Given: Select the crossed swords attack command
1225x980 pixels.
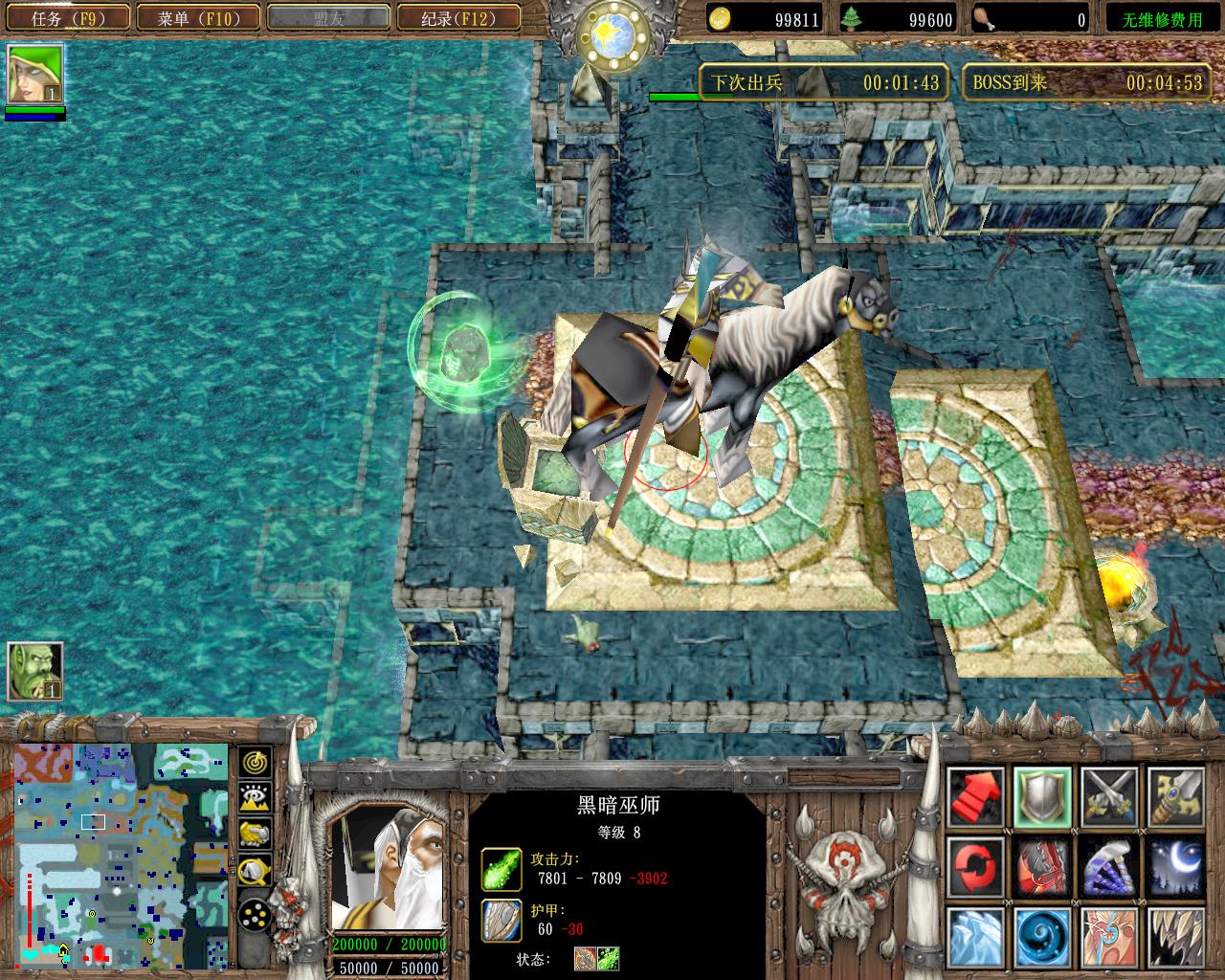Looking at the screenshot, I should click(x=1108, y=795).
